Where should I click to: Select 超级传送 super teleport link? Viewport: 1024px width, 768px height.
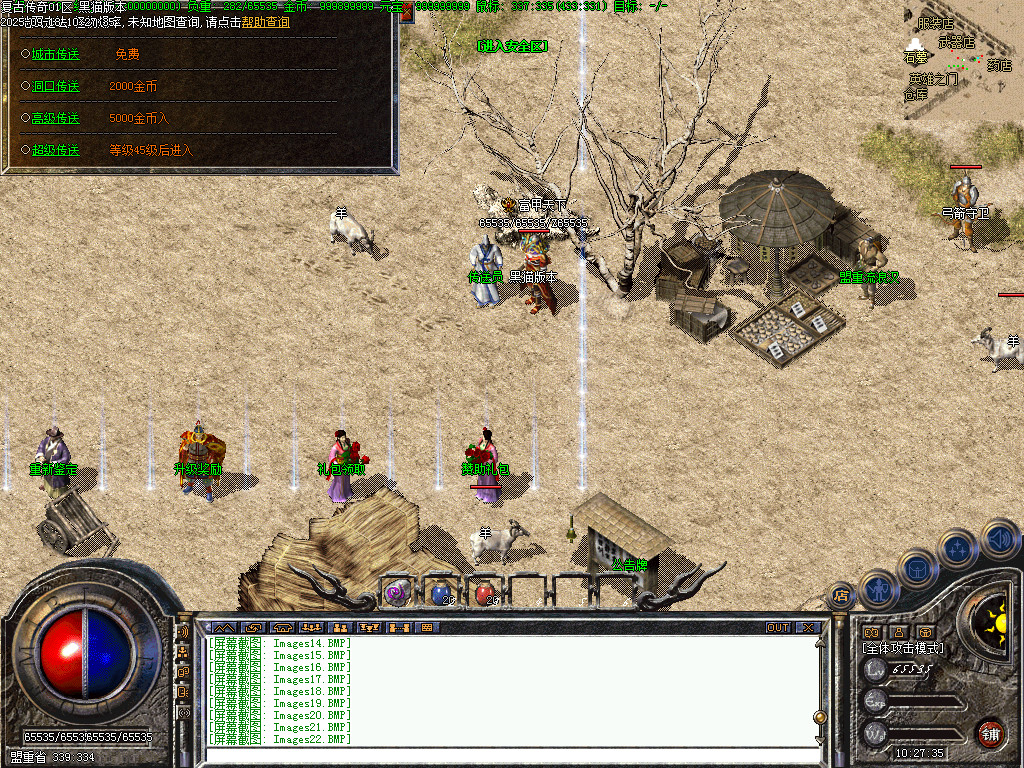[x=55, y=150]
